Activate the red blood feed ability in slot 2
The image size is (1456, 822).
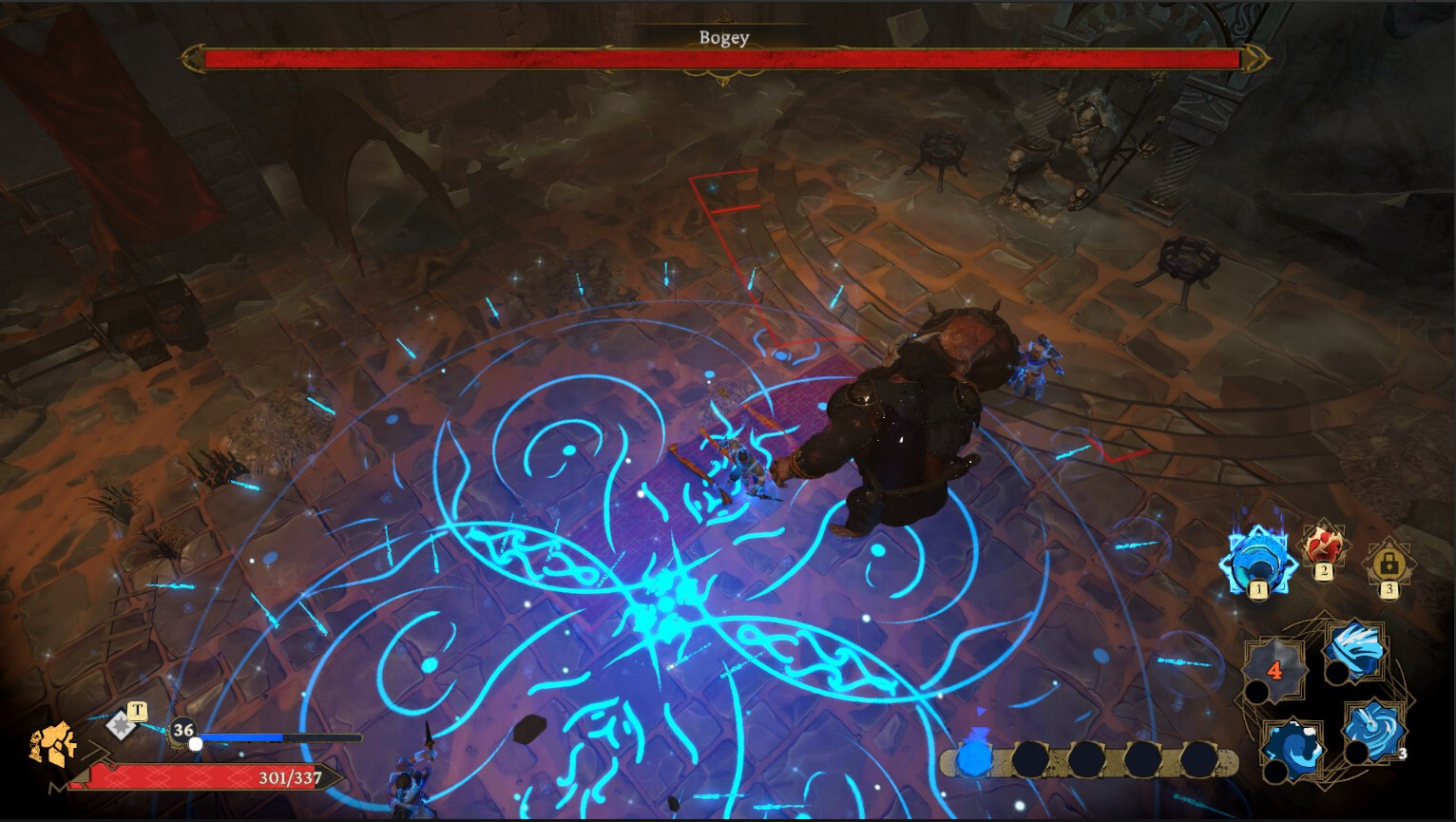click(x=1322, y=549)
